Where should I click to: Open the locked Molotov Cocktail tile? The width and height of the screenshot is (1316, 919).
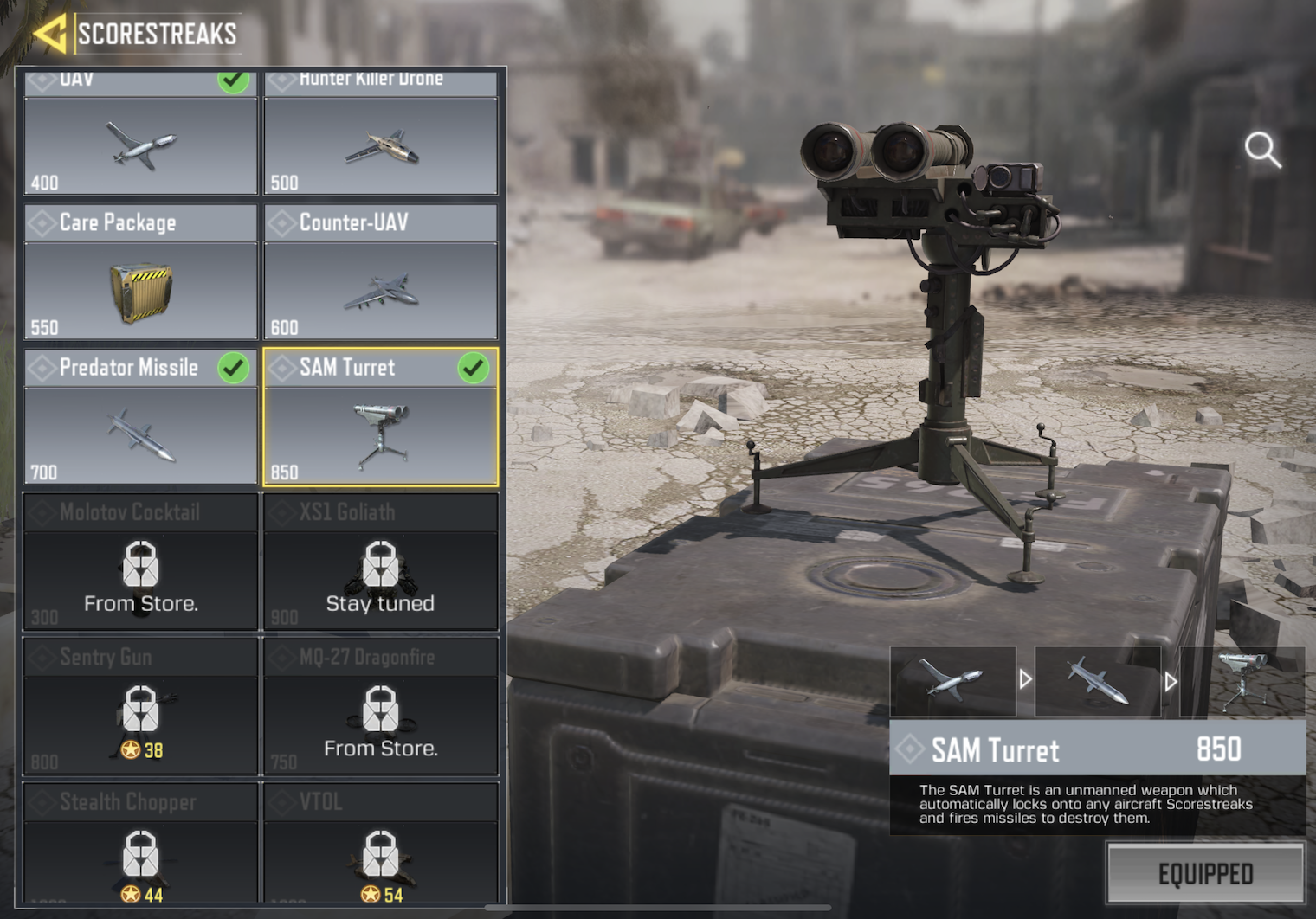[140, 562]
